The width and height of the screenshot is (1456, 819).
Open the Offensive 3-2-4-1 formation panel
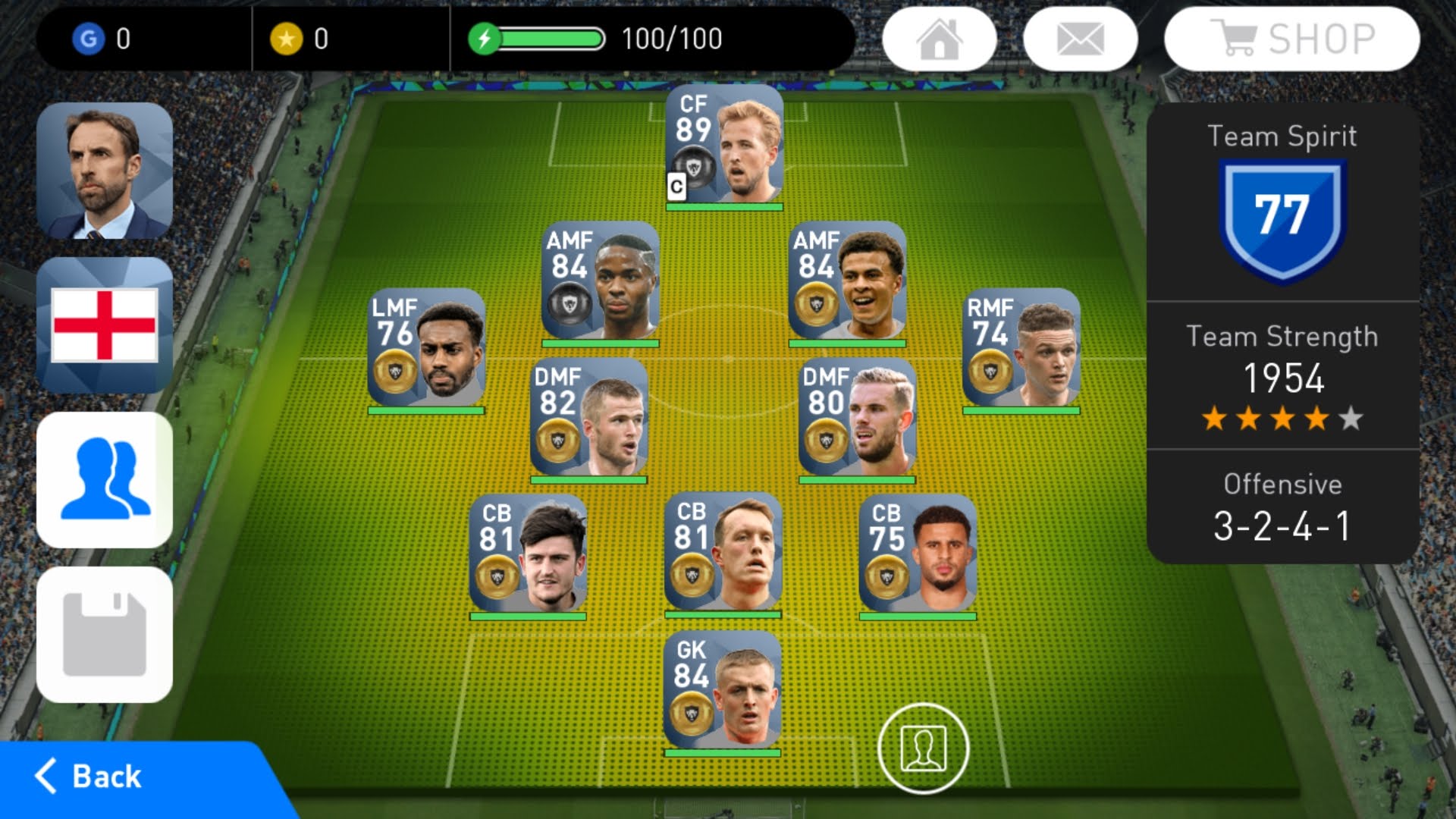[1282, 507]
